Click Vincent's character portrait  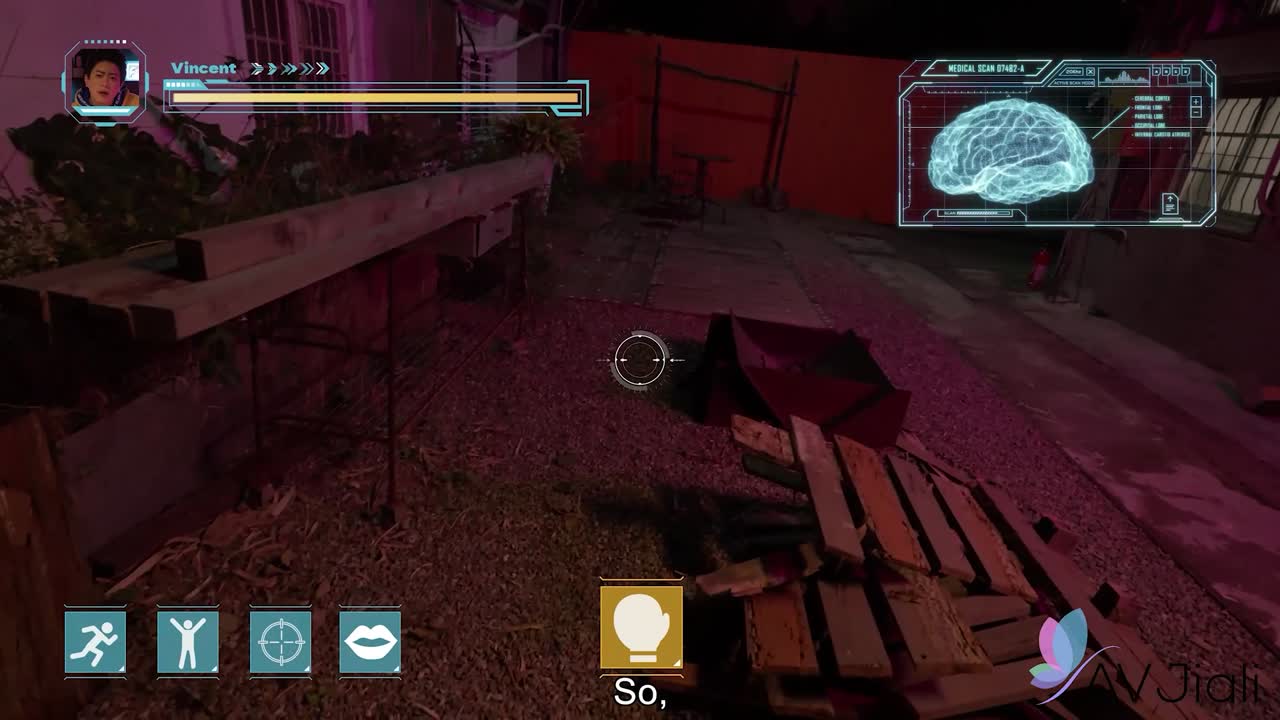tap(106, 82)
